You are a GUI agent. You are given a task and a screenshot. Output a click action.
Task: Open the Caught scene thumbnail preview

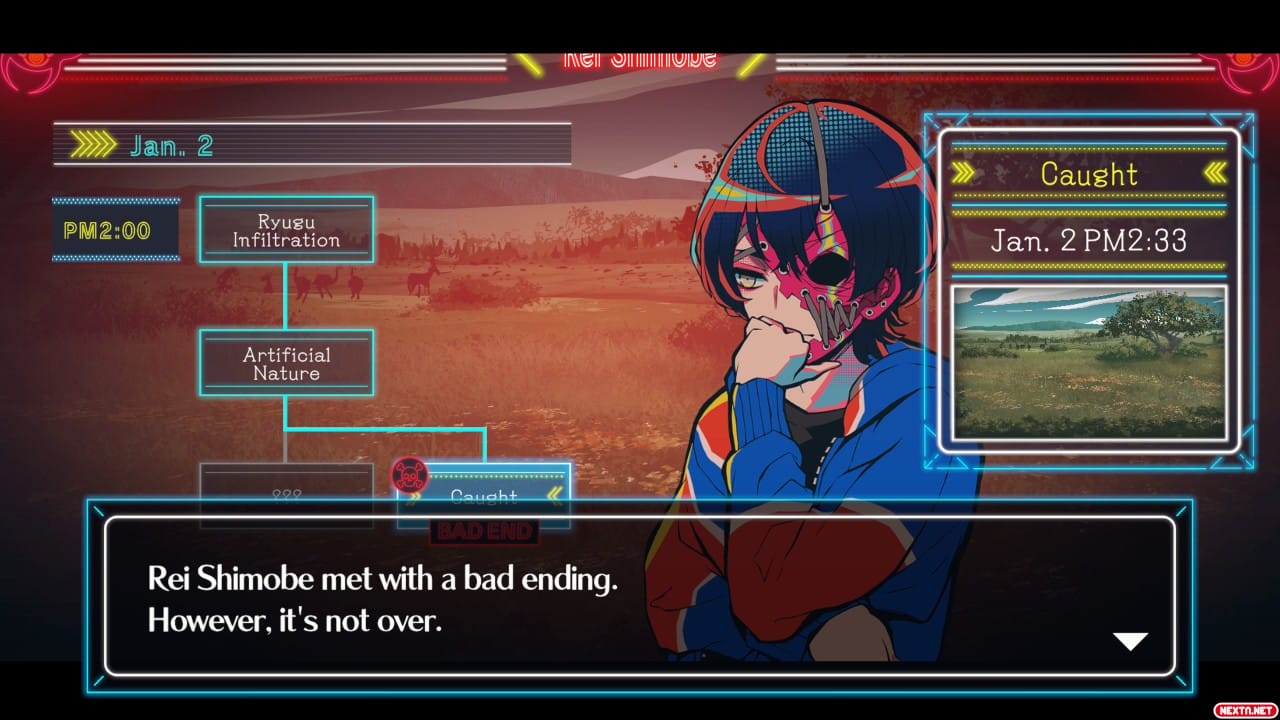pos(1088,363)
